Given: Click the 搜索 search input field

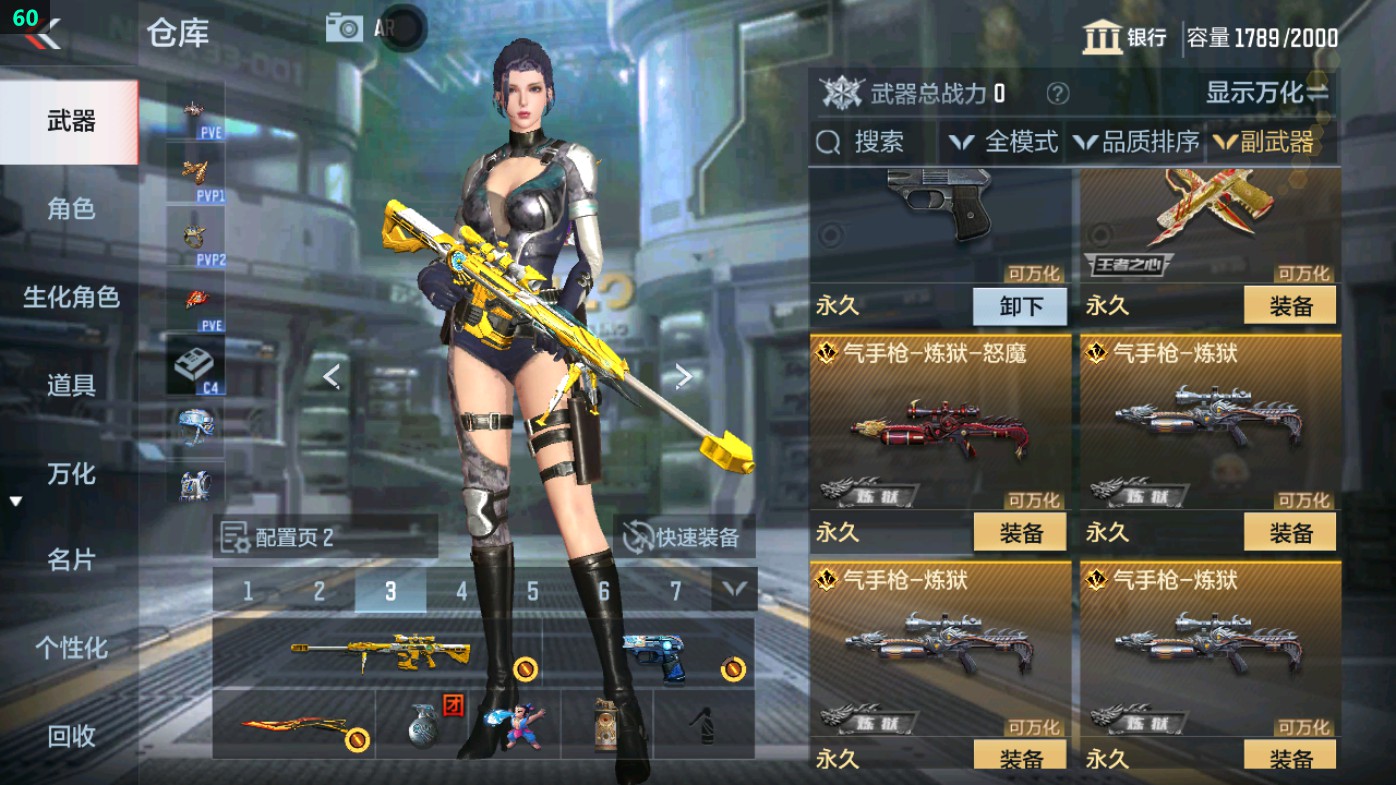Looking at the screenshot, I should point(880,142).
